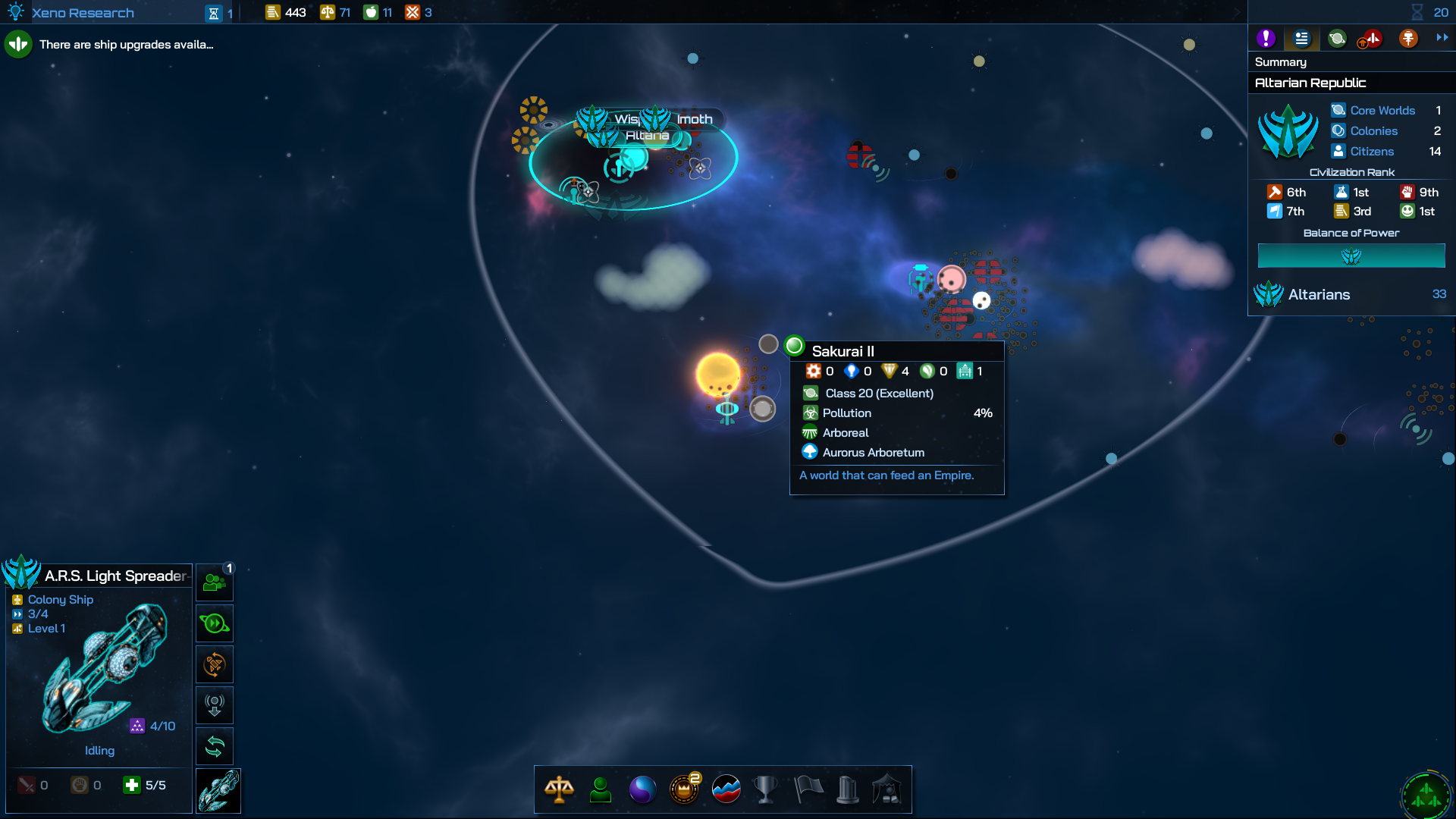
Task: Open the crown icon with badge 2
Action: coord(684,789)
